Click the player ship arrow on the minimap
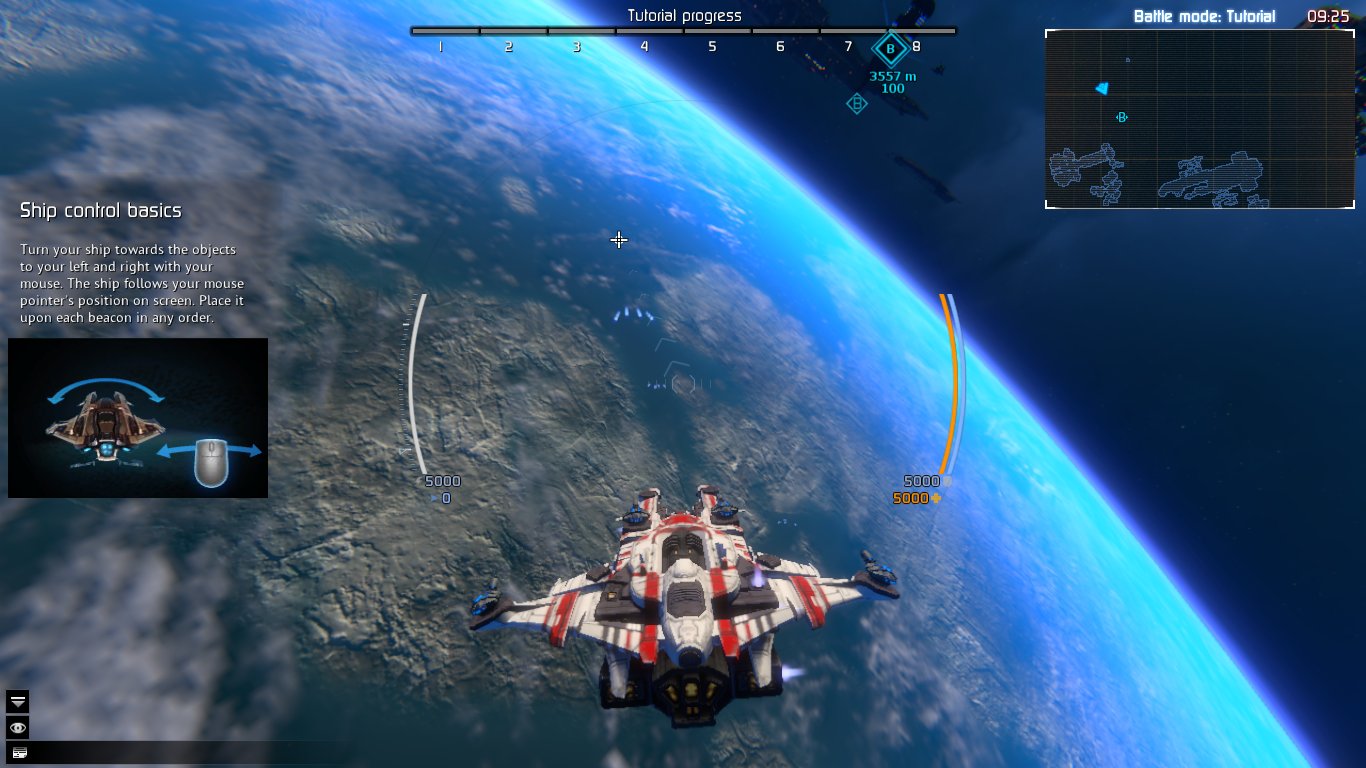The image size is (1366, 768). 1100,89
